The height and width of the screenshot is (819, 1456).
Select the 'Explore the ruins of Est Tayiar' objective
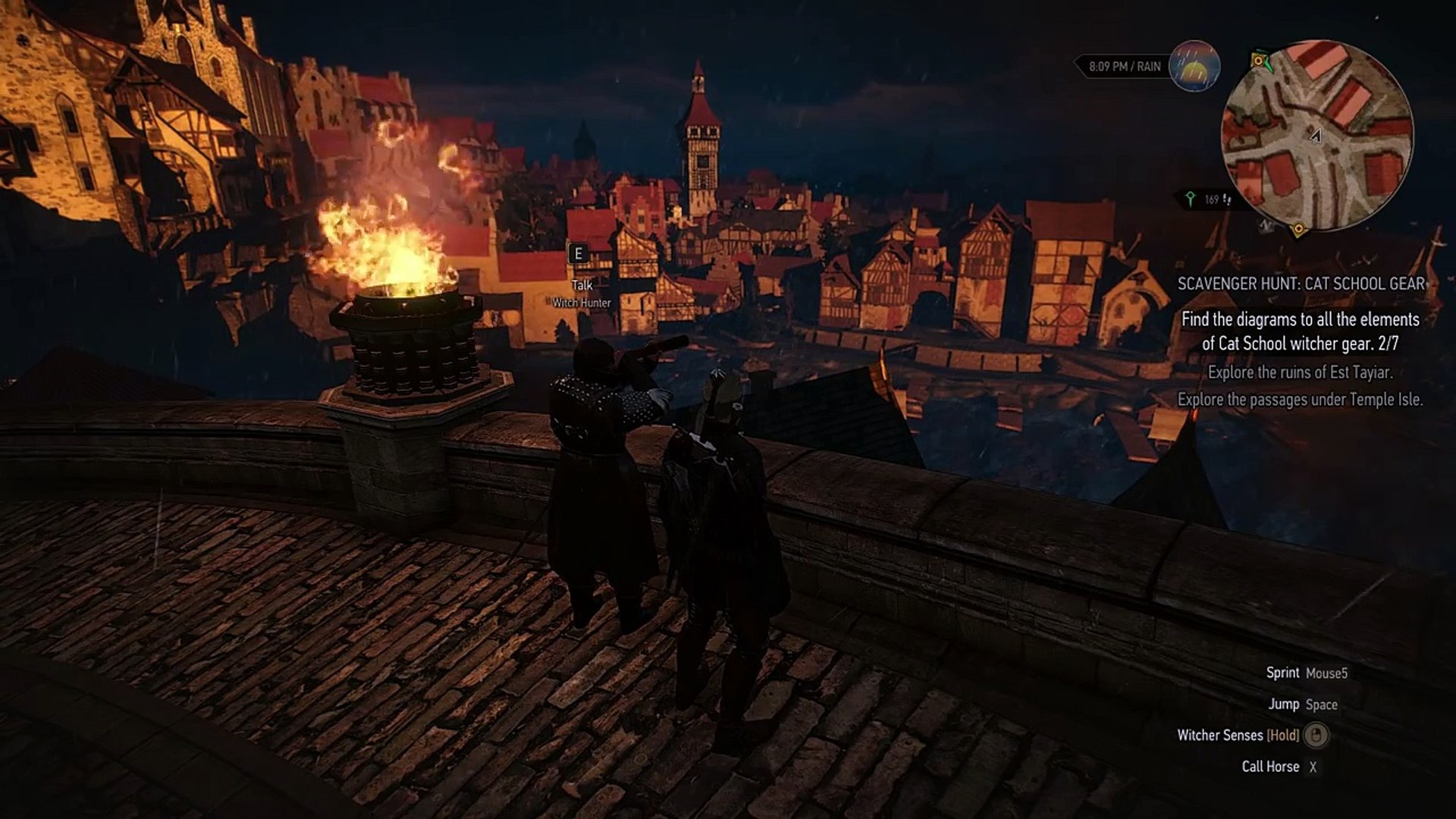pos(1300,372)
